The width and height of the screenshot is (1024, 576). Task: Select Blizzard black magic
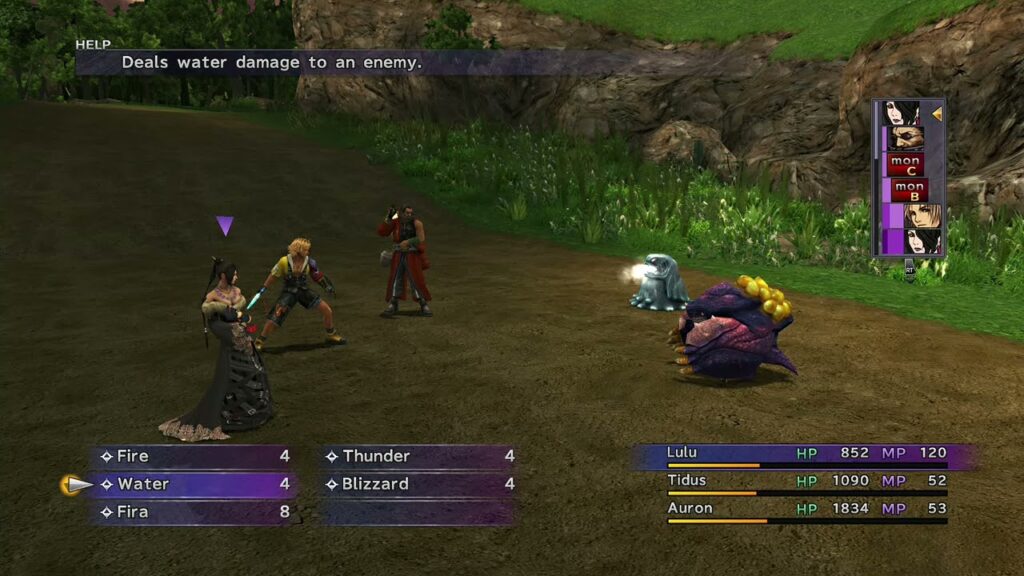point(419,484)
